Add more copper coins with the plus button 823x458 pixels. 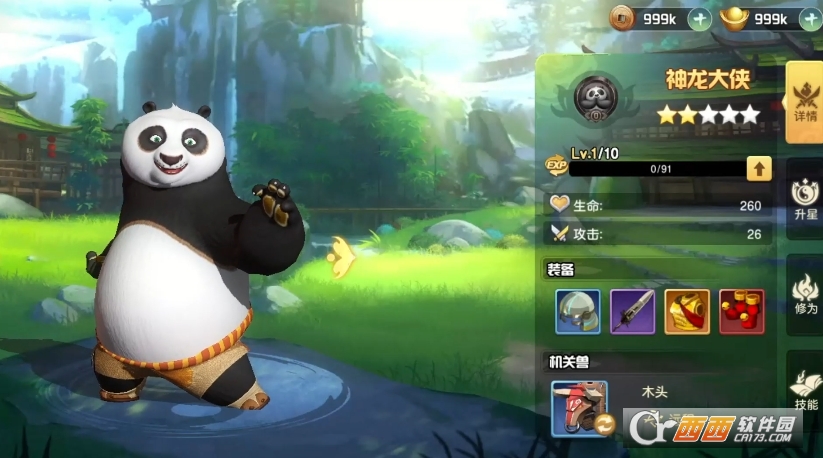(700, 18)
